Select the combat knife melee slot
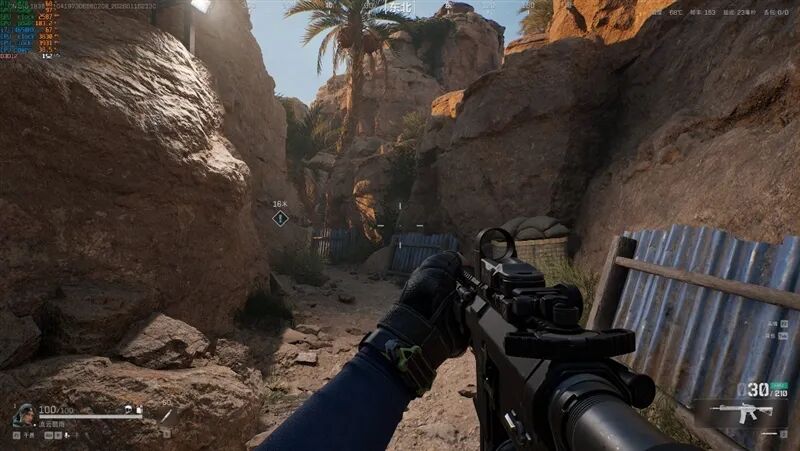 click(x=166, y=416)
